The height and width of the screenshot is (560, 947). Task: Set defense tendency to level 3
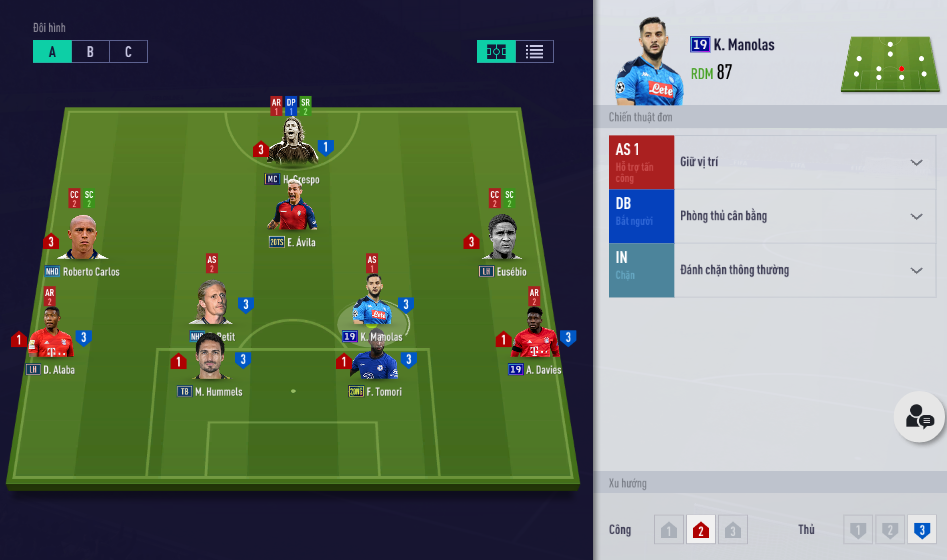pos(921,529)
